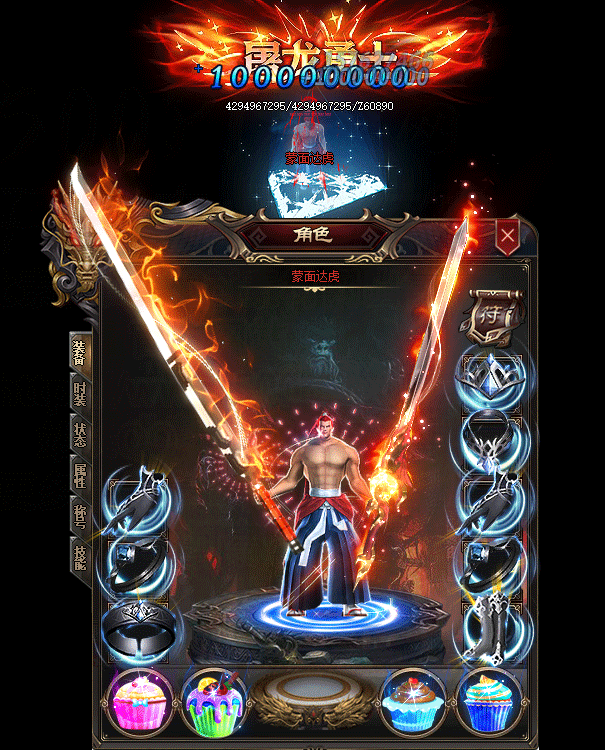View the 称号 titles tab
The image size is (605, 750).
pyautogui.click(x=81, y=516)
